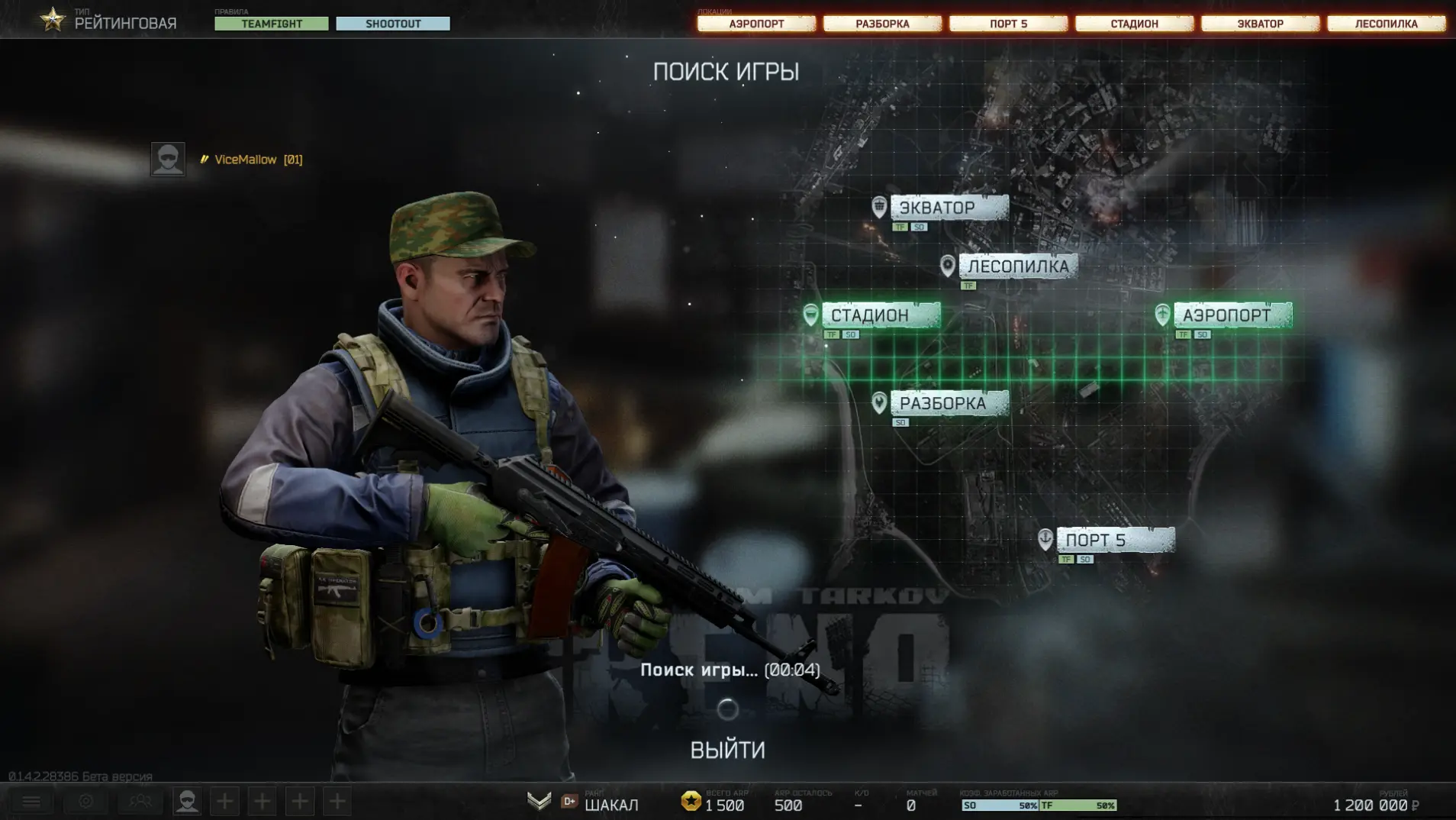Pick the СТАДИОН map location label

(x=880, y=315)
